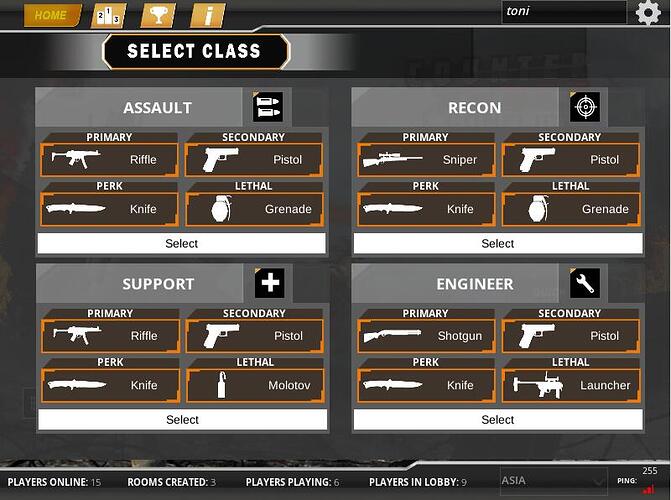Pick the Engineer Launcher lethal slot
671x500 pixels.
point(570,385)
